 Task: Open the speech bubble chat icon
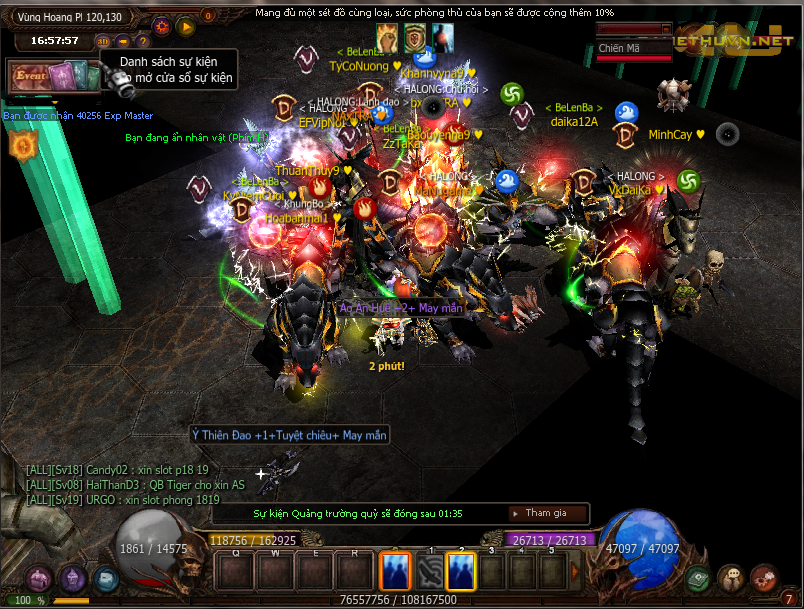731,578
